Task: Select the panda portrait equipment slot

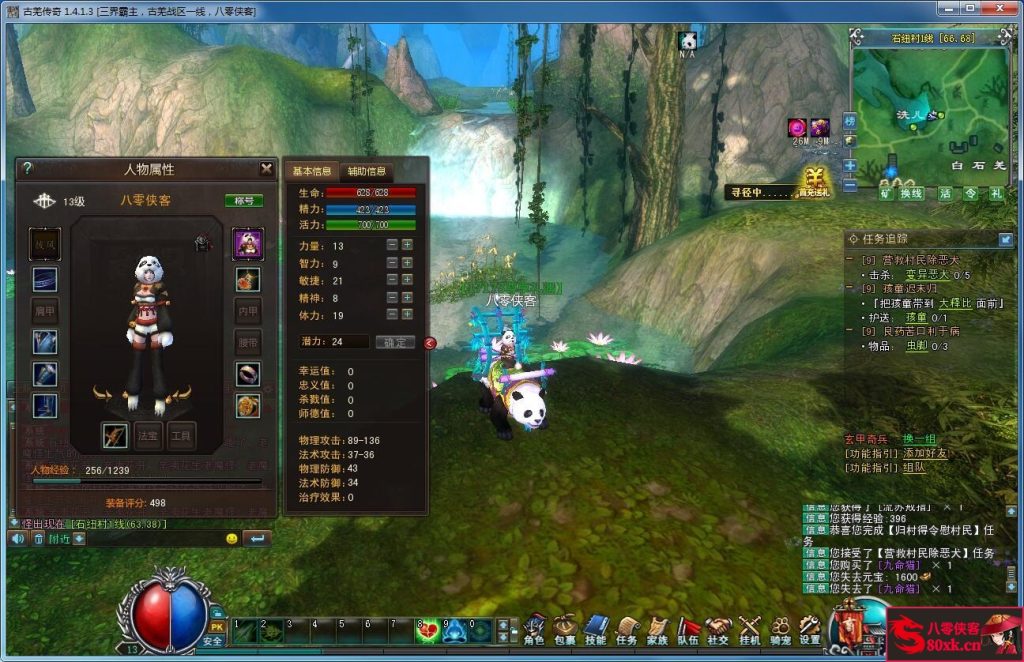Action: coord(247,242)
